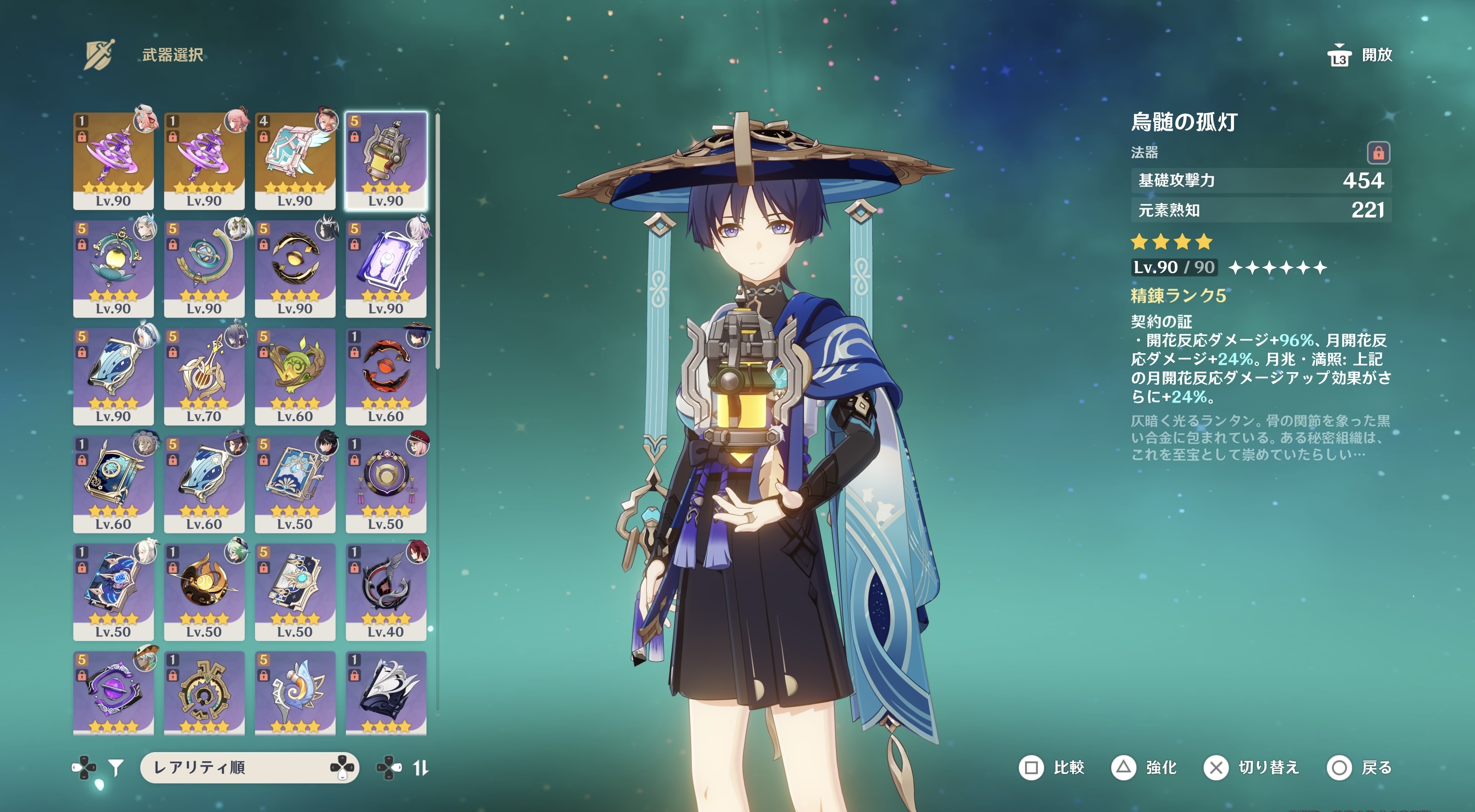
Task: Select the dark ring catalyst at Lv.40
Action: coord(385,591)
